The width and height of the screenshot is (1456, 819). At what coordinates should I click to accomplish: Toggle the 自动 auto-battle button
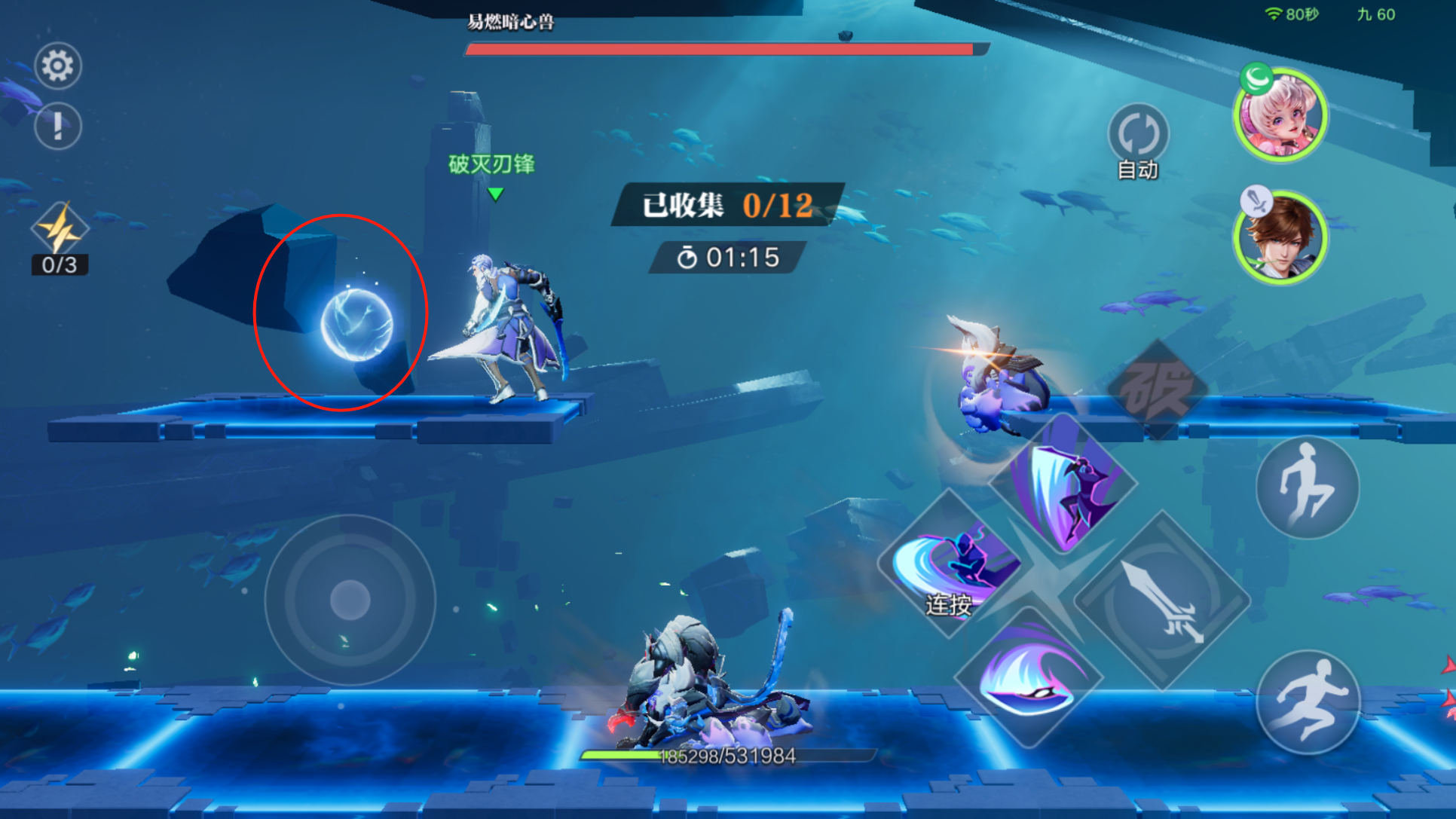1137,135
